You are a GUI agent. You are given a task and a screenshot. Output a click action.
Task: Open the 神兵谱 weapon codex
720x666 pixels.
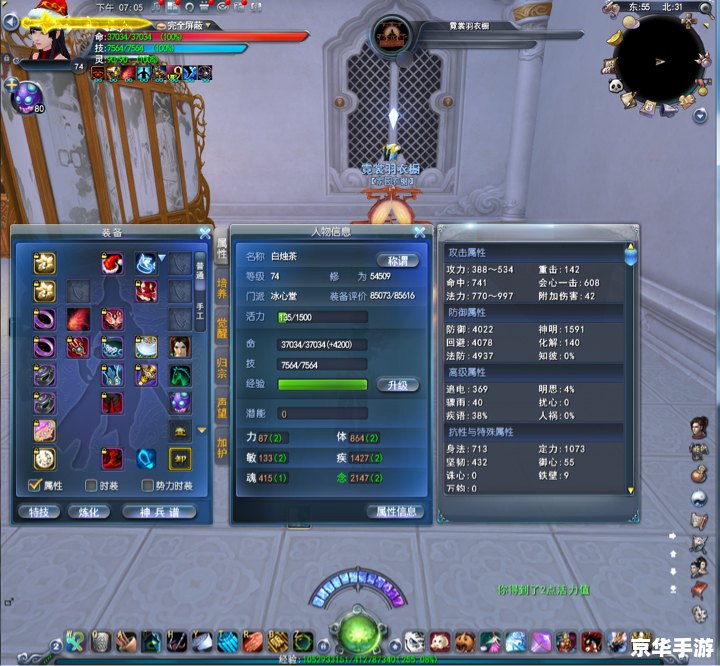(158, 511)
